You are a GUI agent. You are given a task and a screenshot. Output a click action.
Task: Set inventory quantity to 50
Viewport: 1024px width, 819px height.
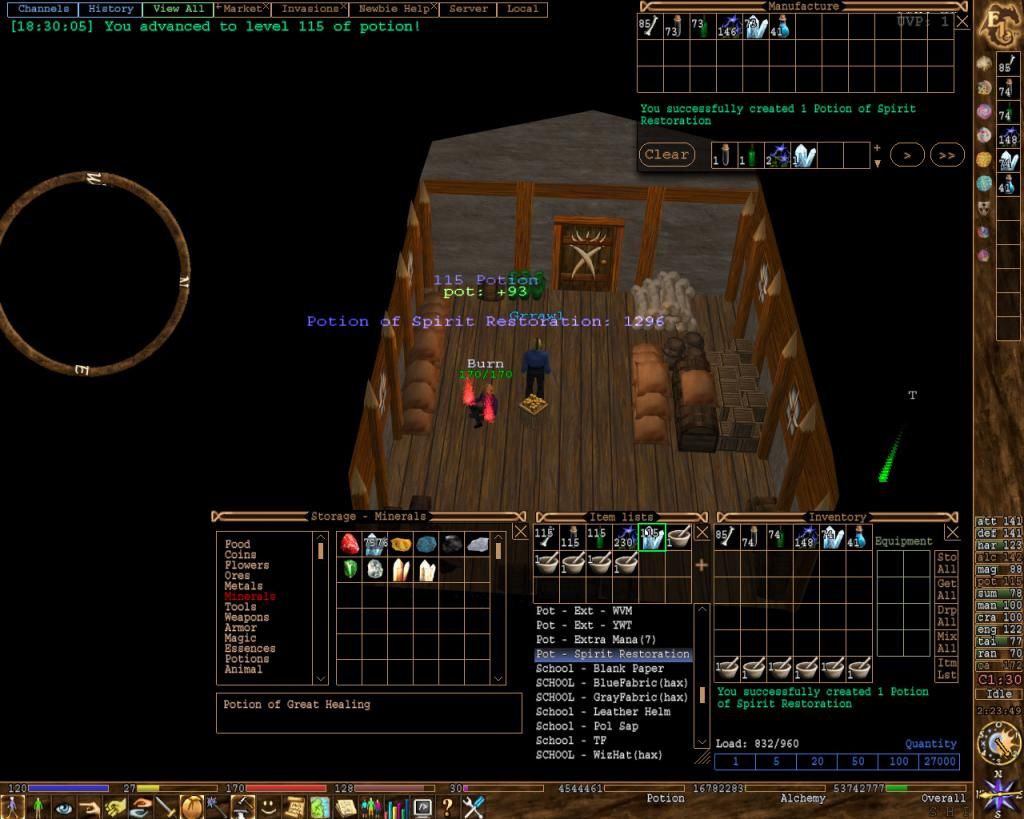point(858,762)
